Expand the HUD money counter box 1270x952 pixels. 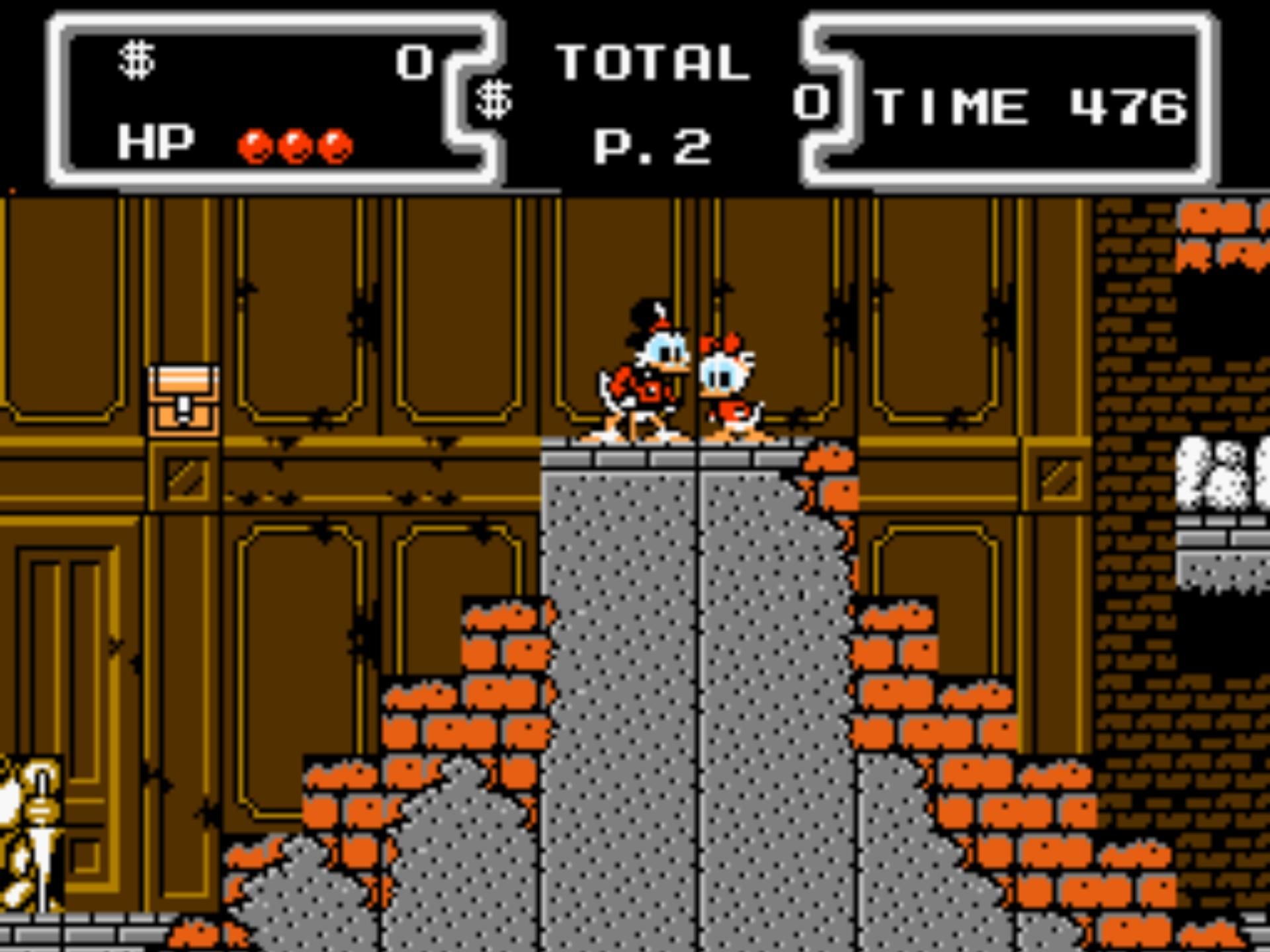point(278,99)
